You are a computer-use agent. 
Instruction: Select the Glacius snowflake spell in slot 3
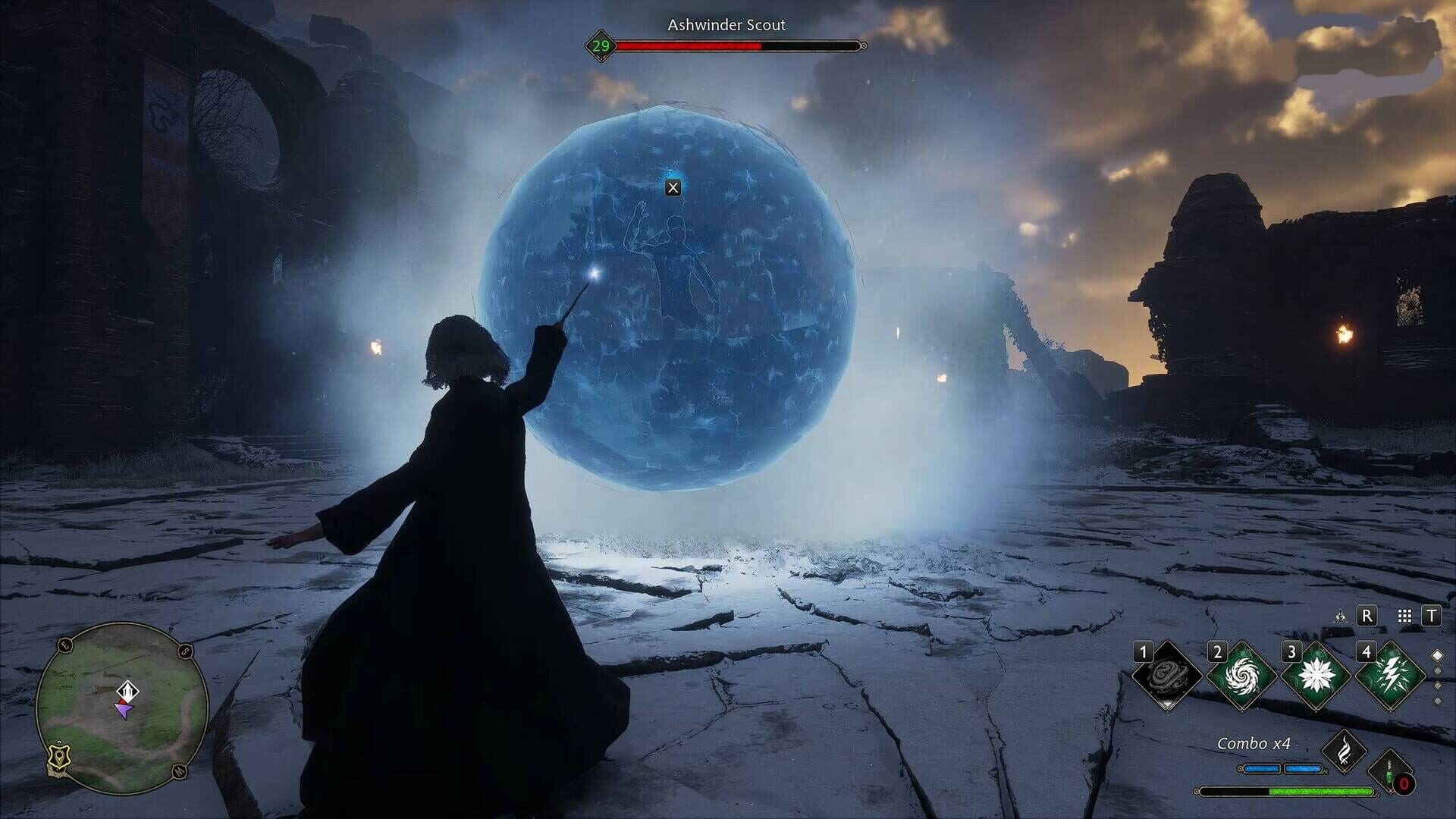point(1316,673)
